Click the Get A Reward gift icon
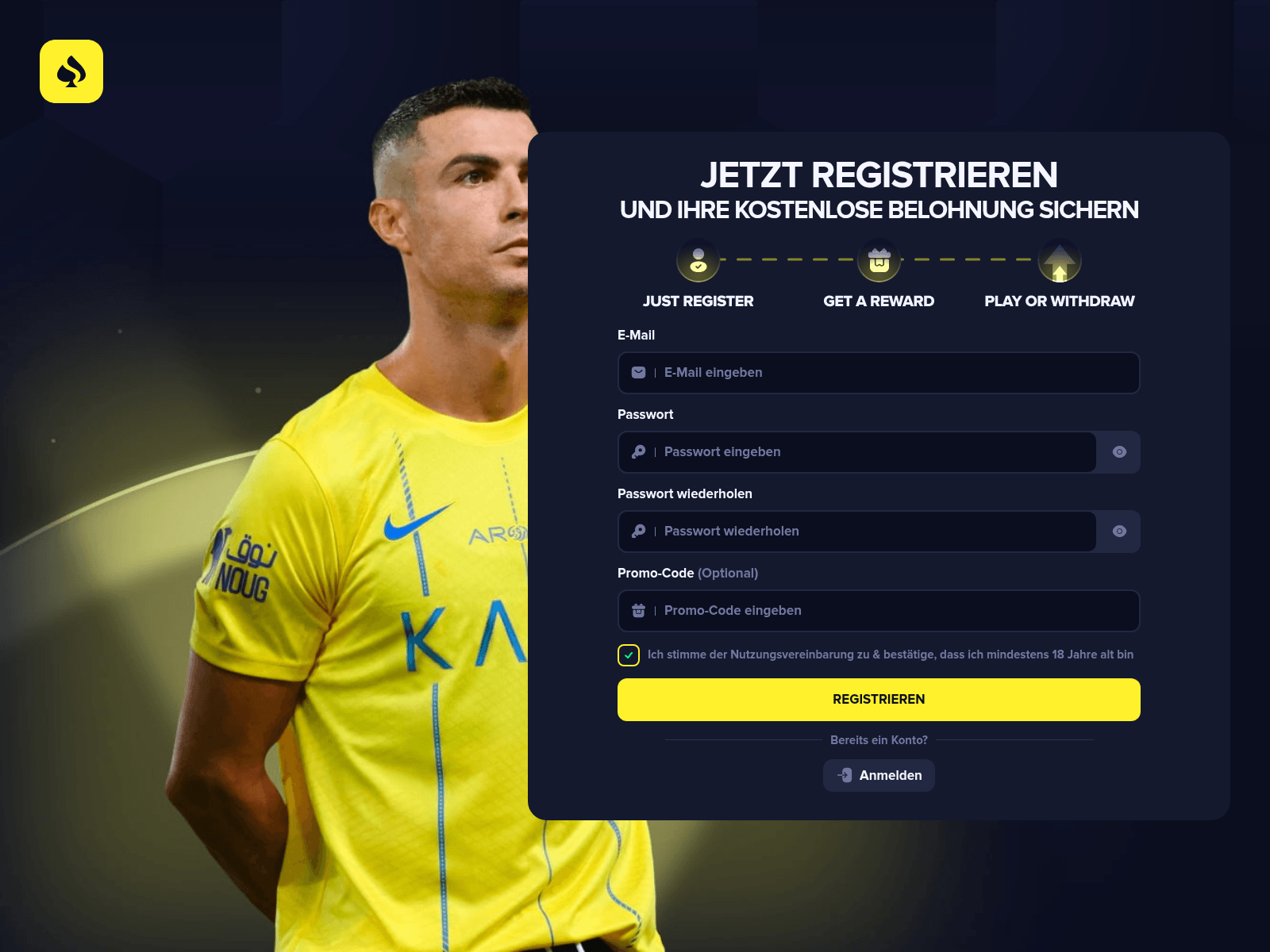Screen dimensions: 1270x952 (x=878, y=260)
